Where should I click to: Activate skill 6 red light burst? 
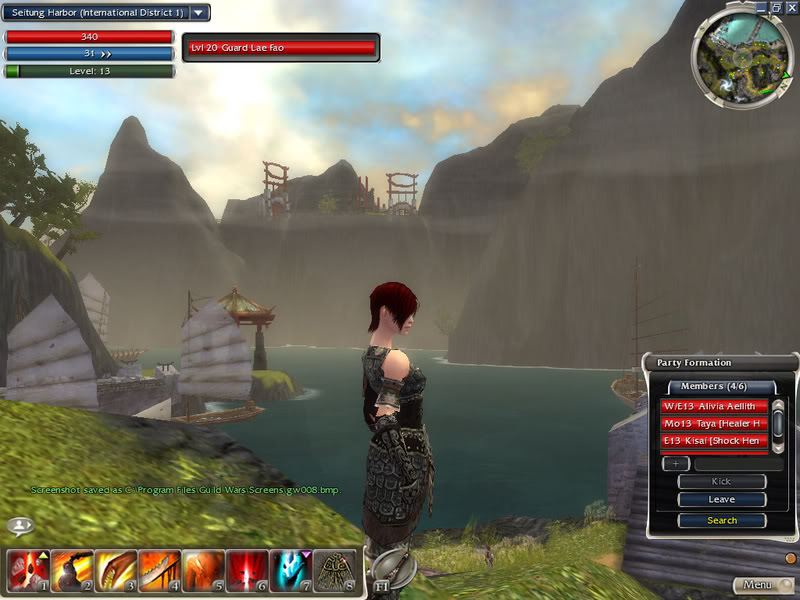(247, 572)
